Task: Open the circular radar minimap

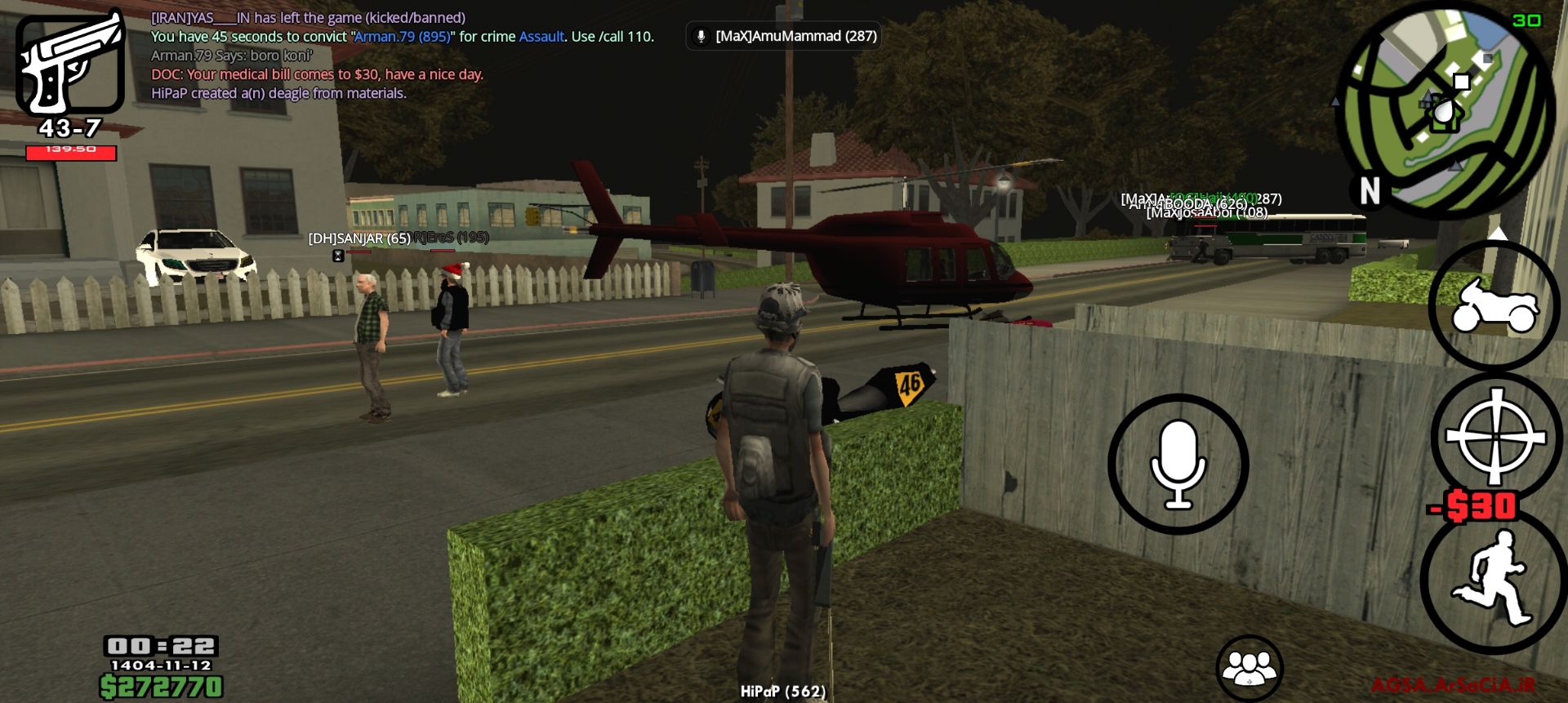Action: click(x=1444, y=112)
